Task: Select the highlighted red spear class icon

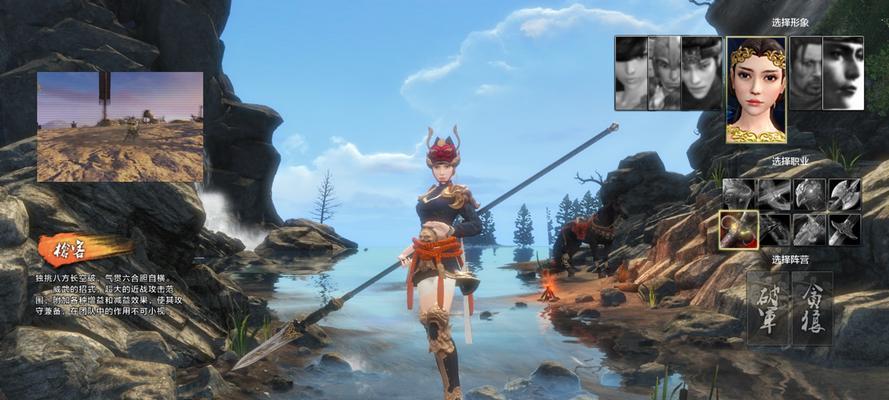Action: 738,229
